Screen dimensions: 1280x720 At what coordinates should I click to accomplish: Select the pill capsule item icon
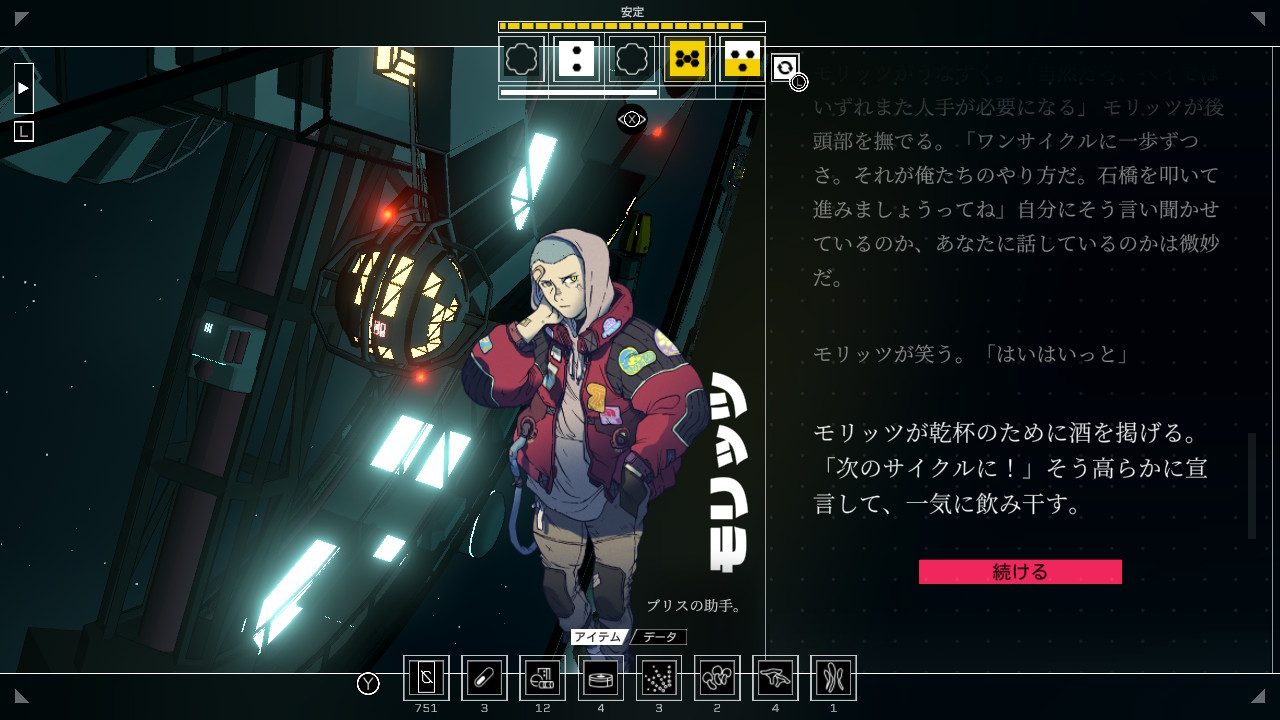tap(485, 677)
